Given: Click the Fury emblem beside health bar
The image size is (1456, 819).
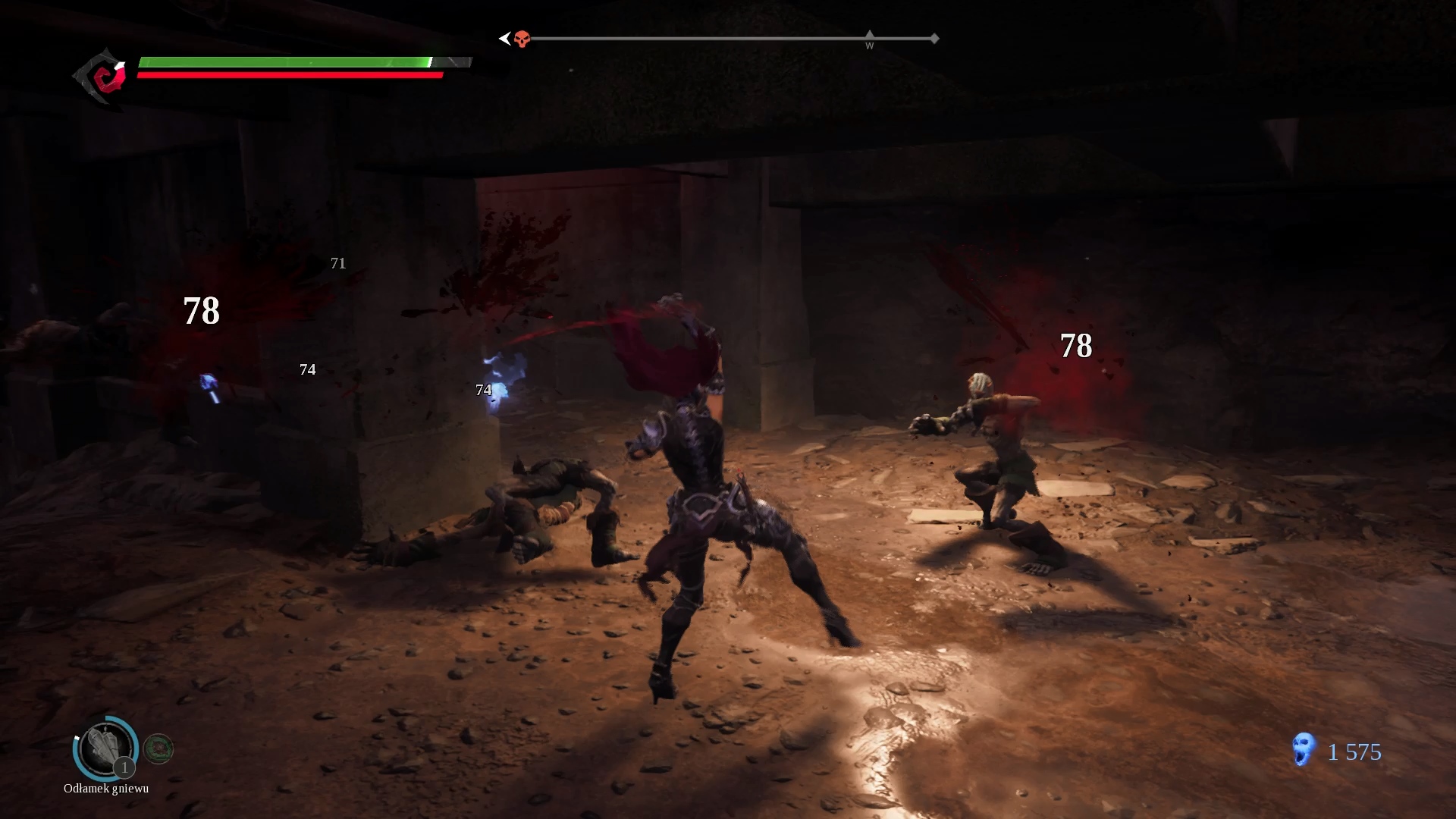Looking at the screenshot, I should tap(102, 77).
